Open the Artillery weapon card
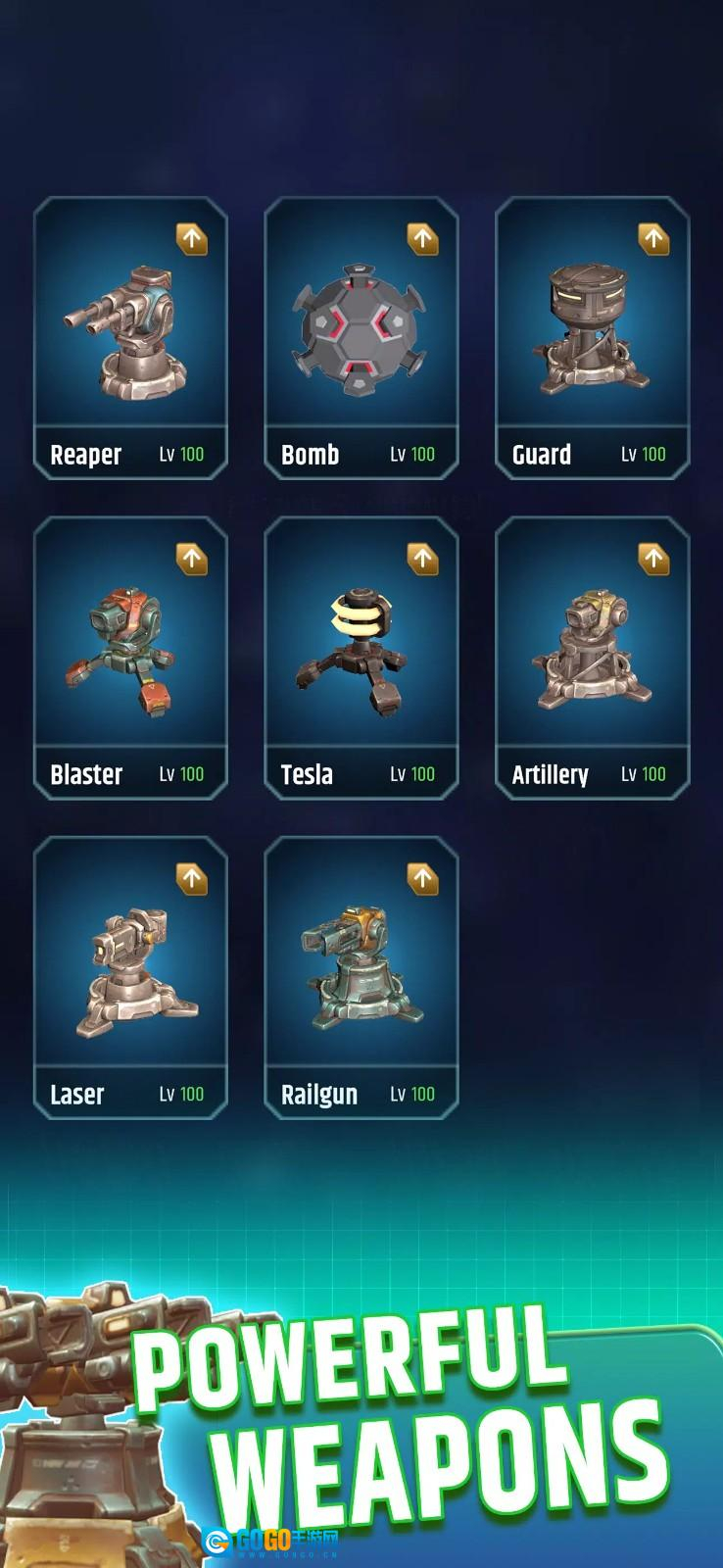Image resolution: width=723 pixels, height=1568 pixels. point(593,658)
